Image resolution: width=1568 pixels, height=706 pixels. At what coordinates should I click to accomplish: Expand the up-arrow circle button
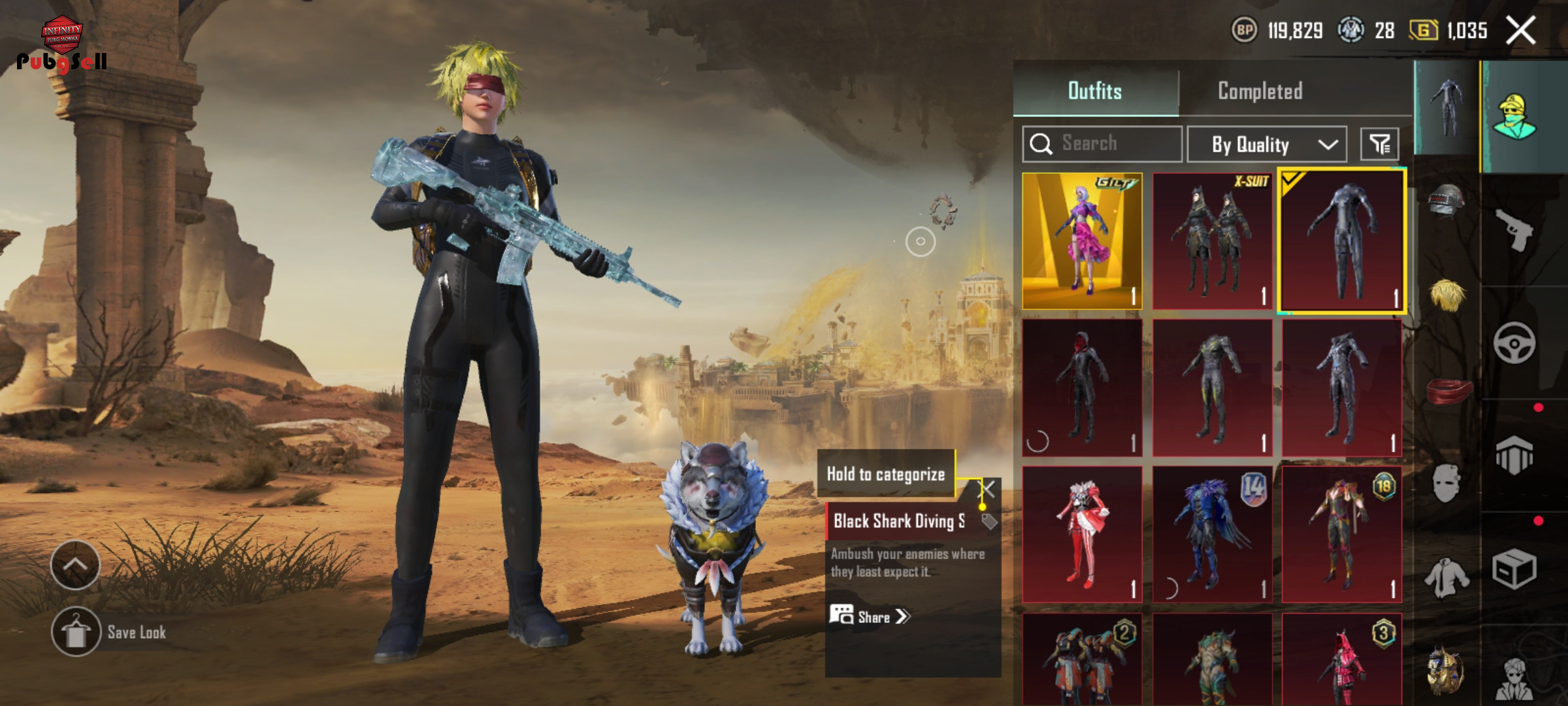click(75, 565)
